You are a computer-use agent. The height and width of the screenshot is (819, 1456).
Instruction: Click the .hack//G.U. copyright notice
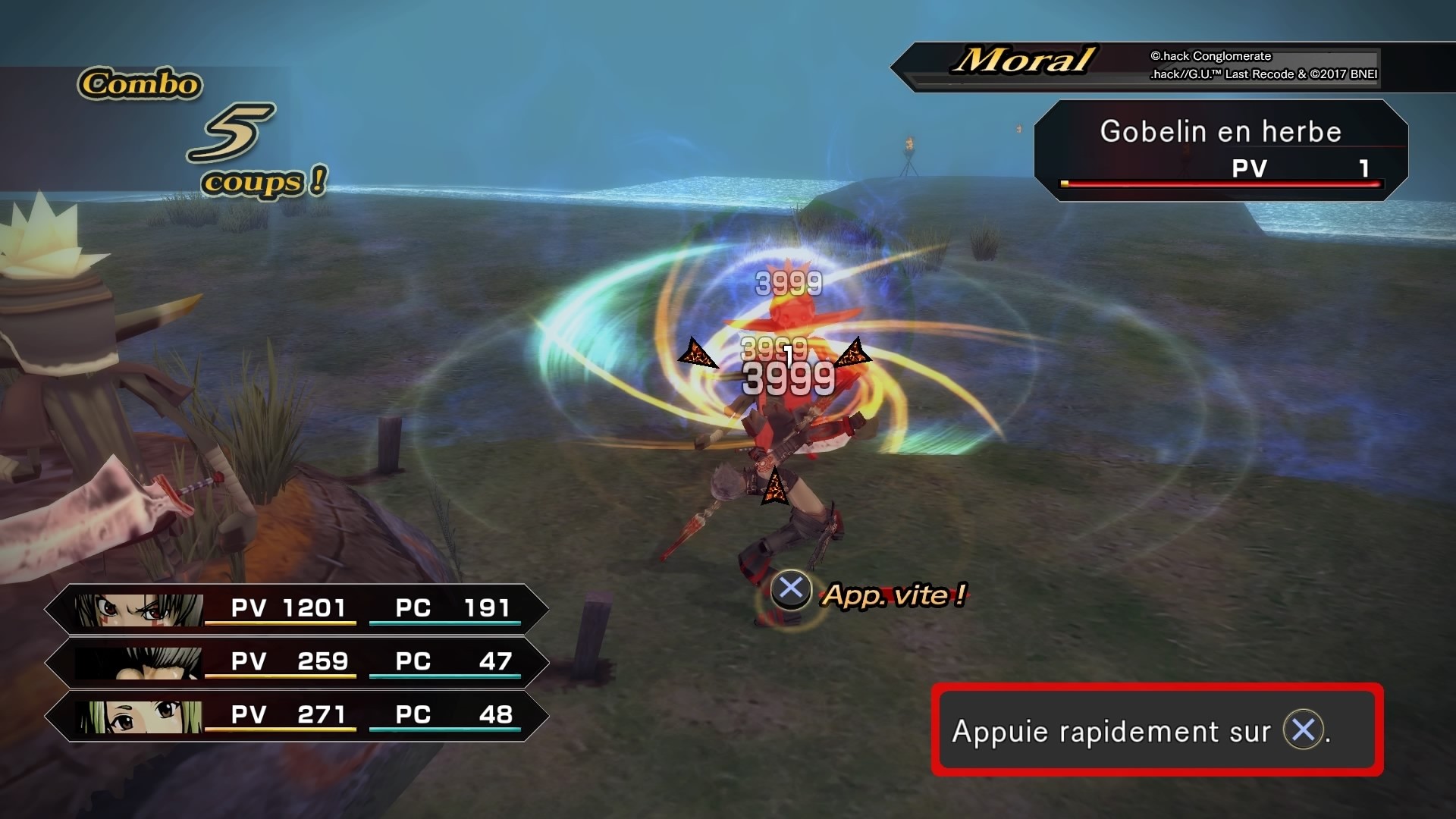(x=1262, y=74)
